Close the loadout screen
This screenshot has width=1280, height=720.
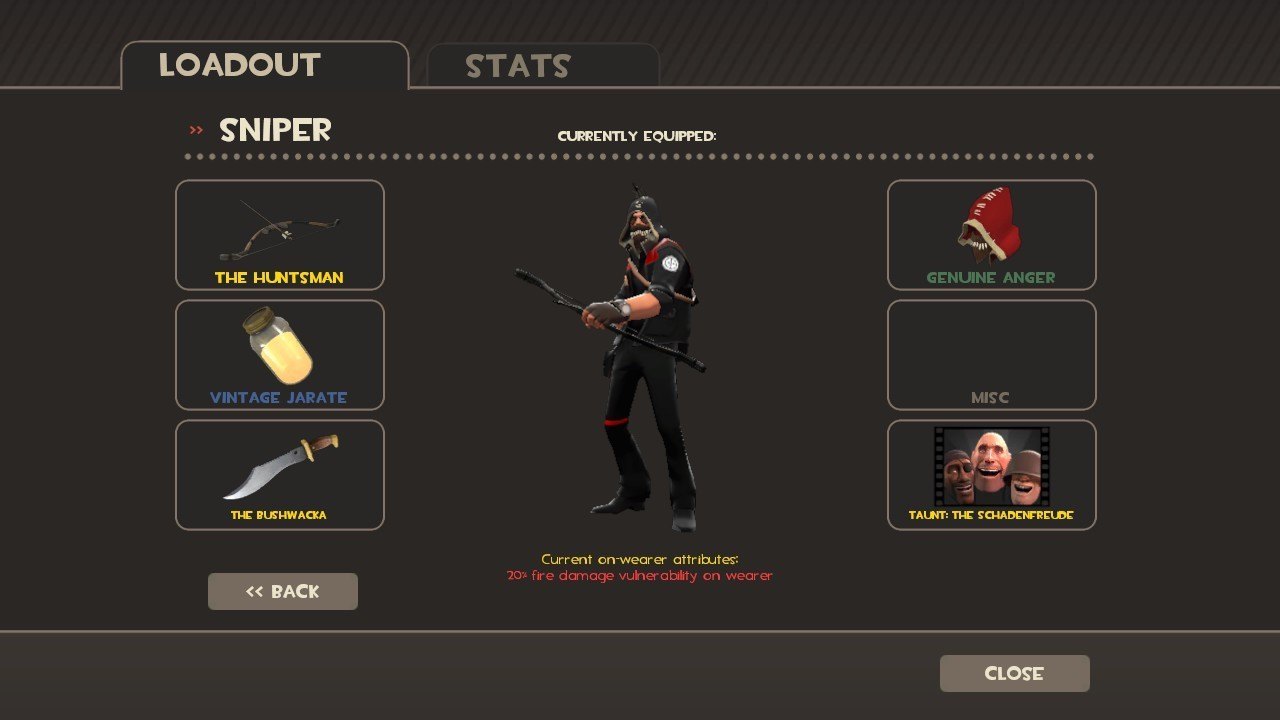coord(1014,673)
